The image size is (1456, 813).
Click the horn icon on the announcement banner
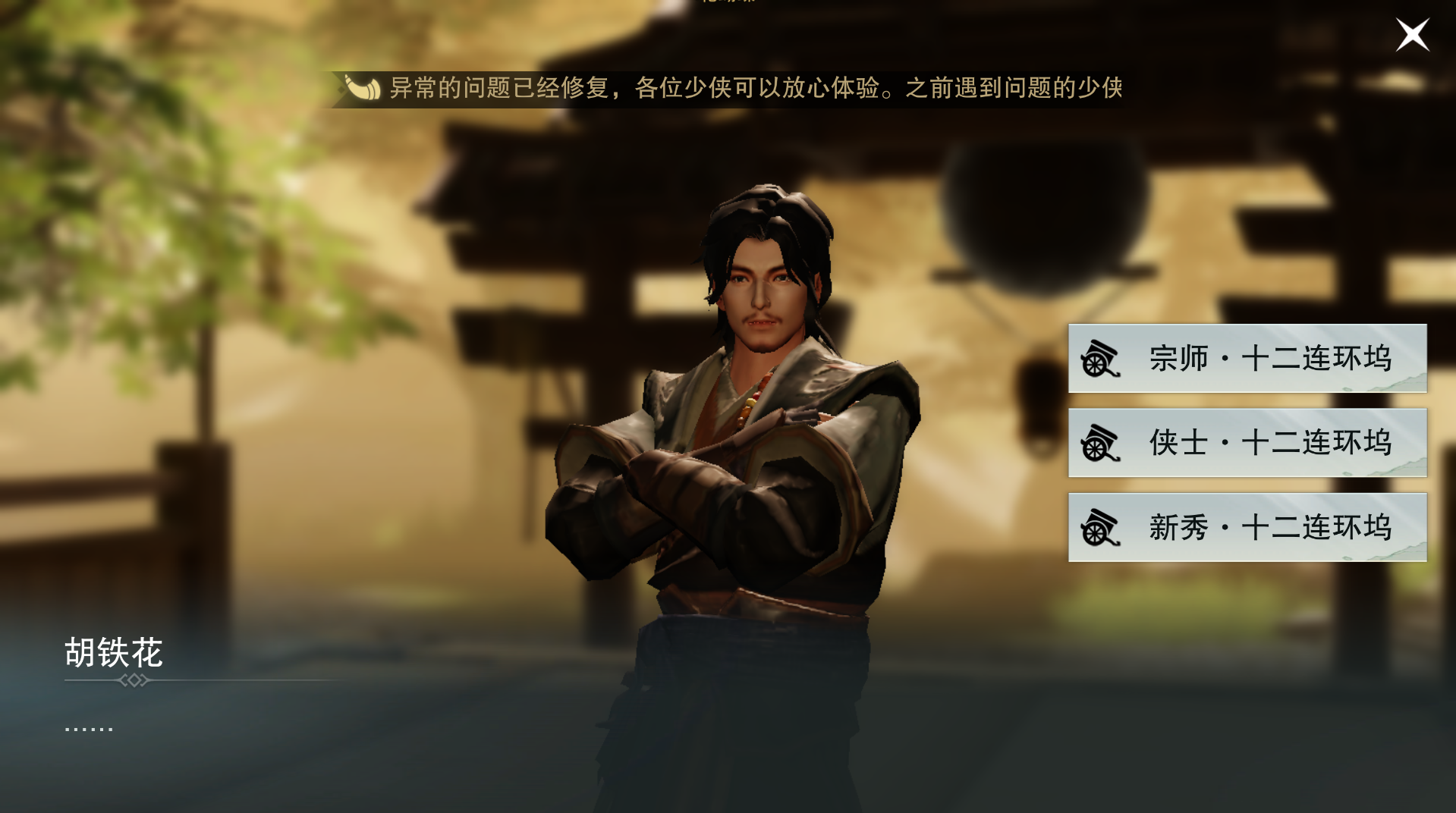point(363,89)
